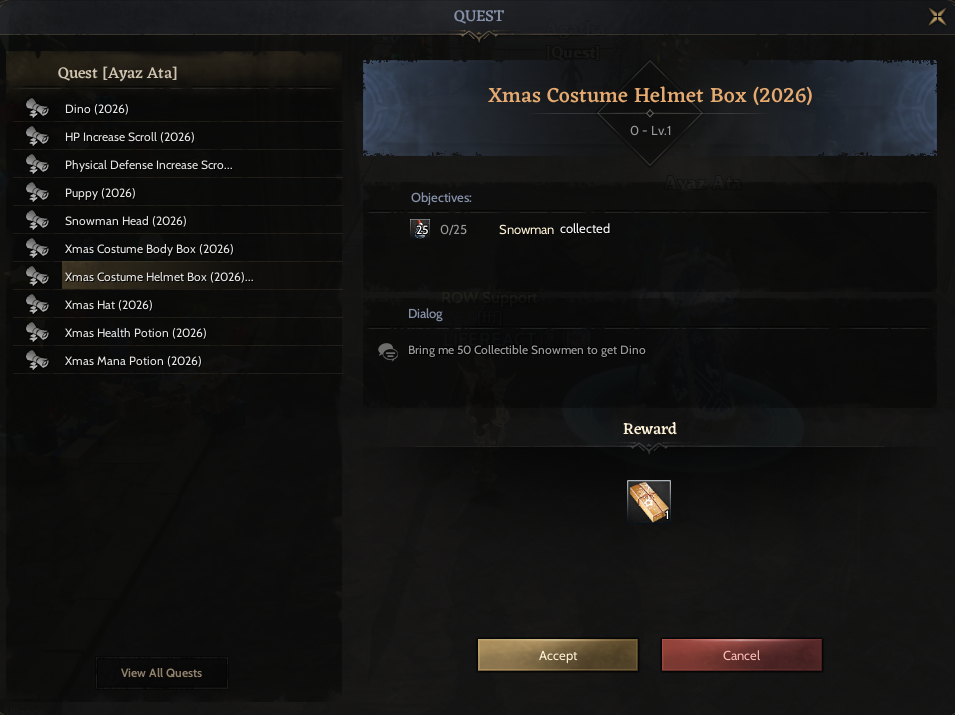Open the Xmas Health Potion (2026) quest
955x715 pixels.
click(135, 333)
